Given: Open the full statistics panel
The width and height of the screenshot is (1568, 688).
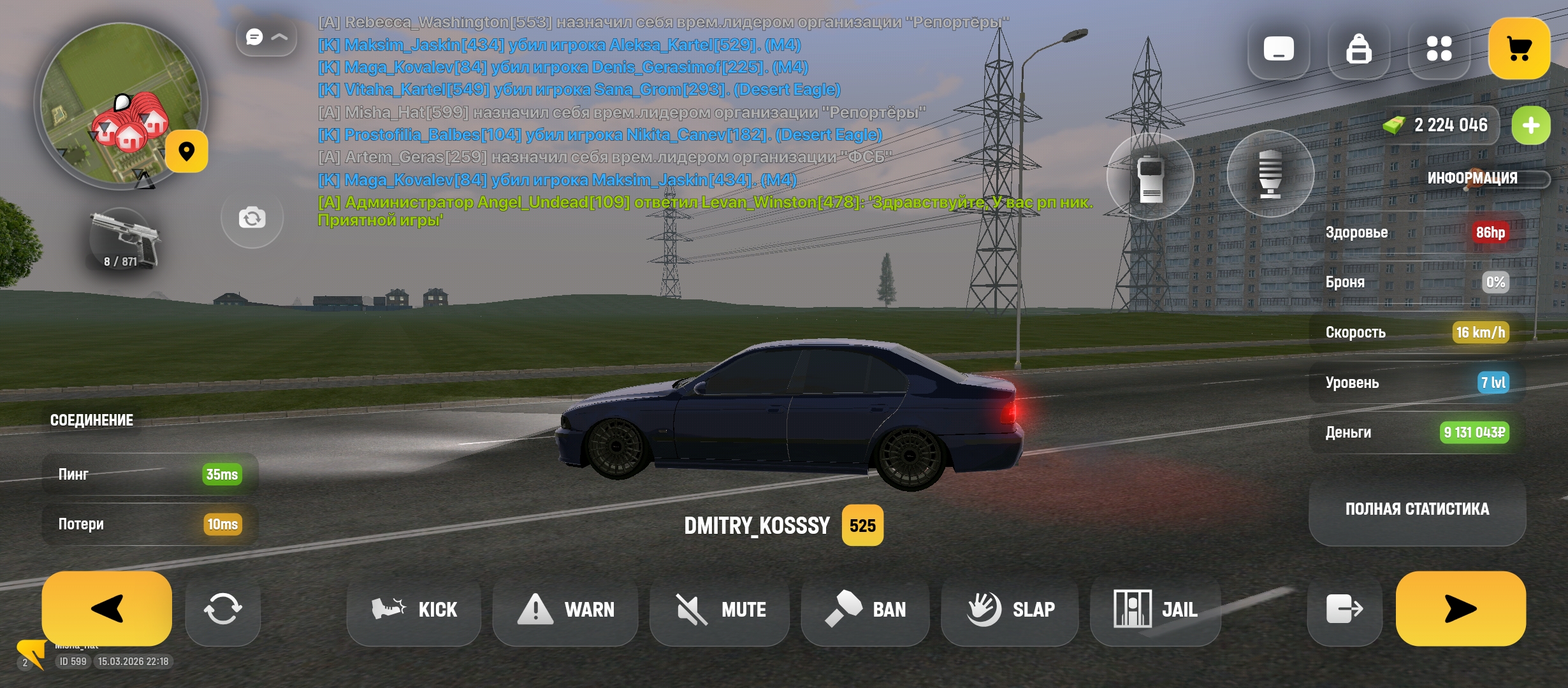Looking at the screenshot, I should (1417, 509).
